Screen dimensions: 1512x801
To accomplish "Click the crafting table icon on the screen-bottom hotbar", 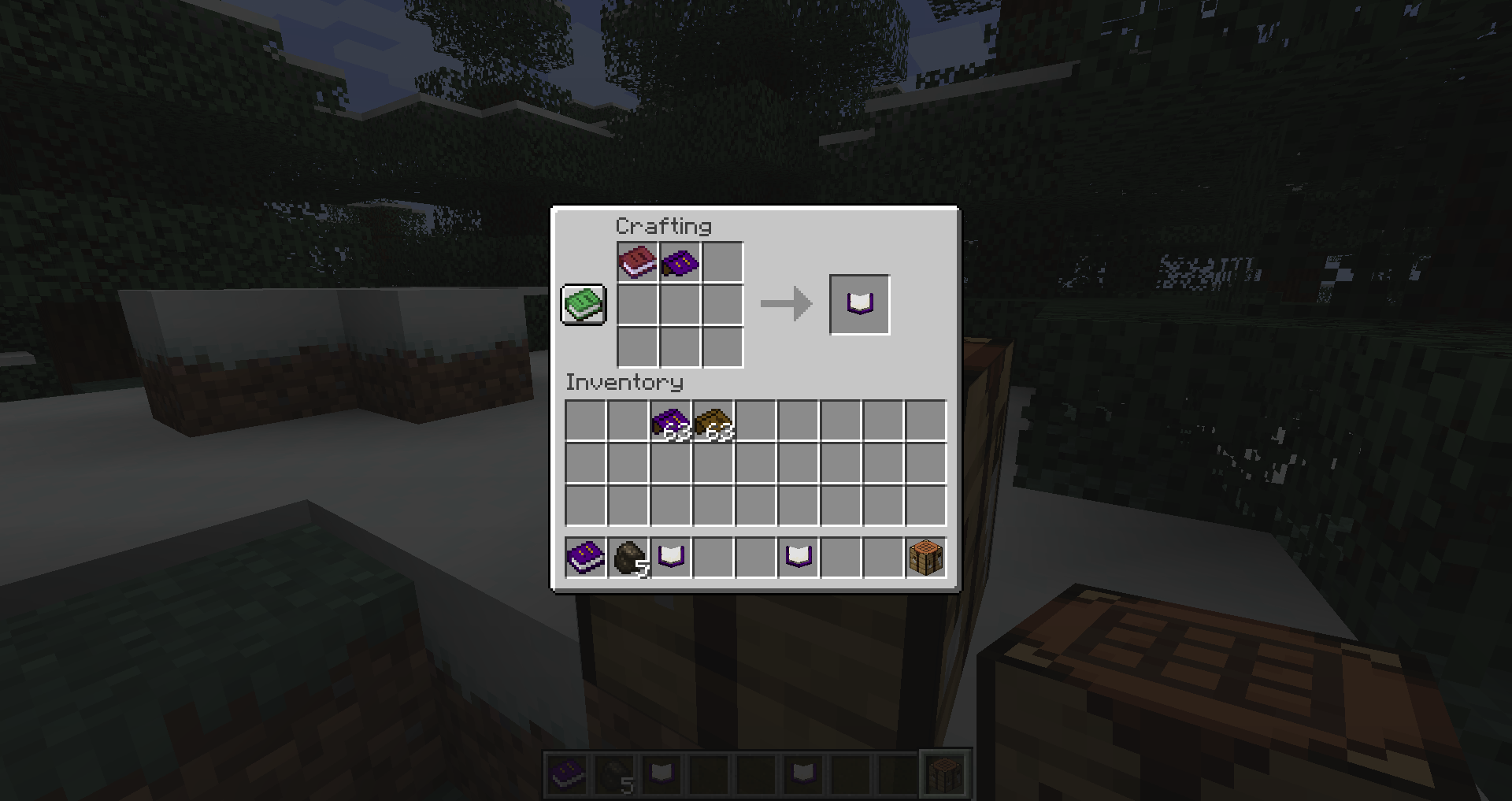I will point(945,775).
